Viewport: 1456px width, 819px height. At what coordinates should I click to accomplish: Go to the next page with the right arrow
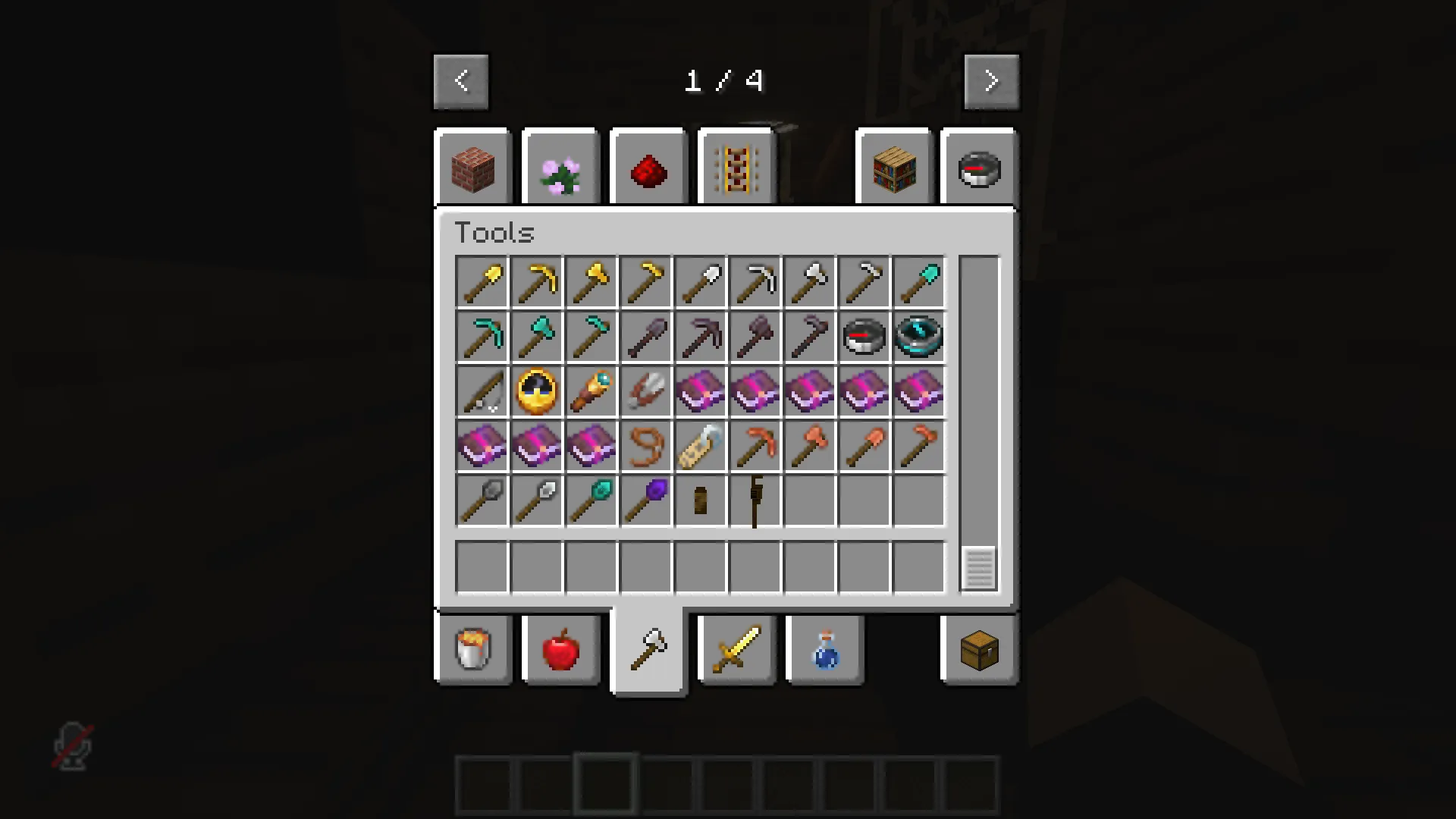(991, 81)
